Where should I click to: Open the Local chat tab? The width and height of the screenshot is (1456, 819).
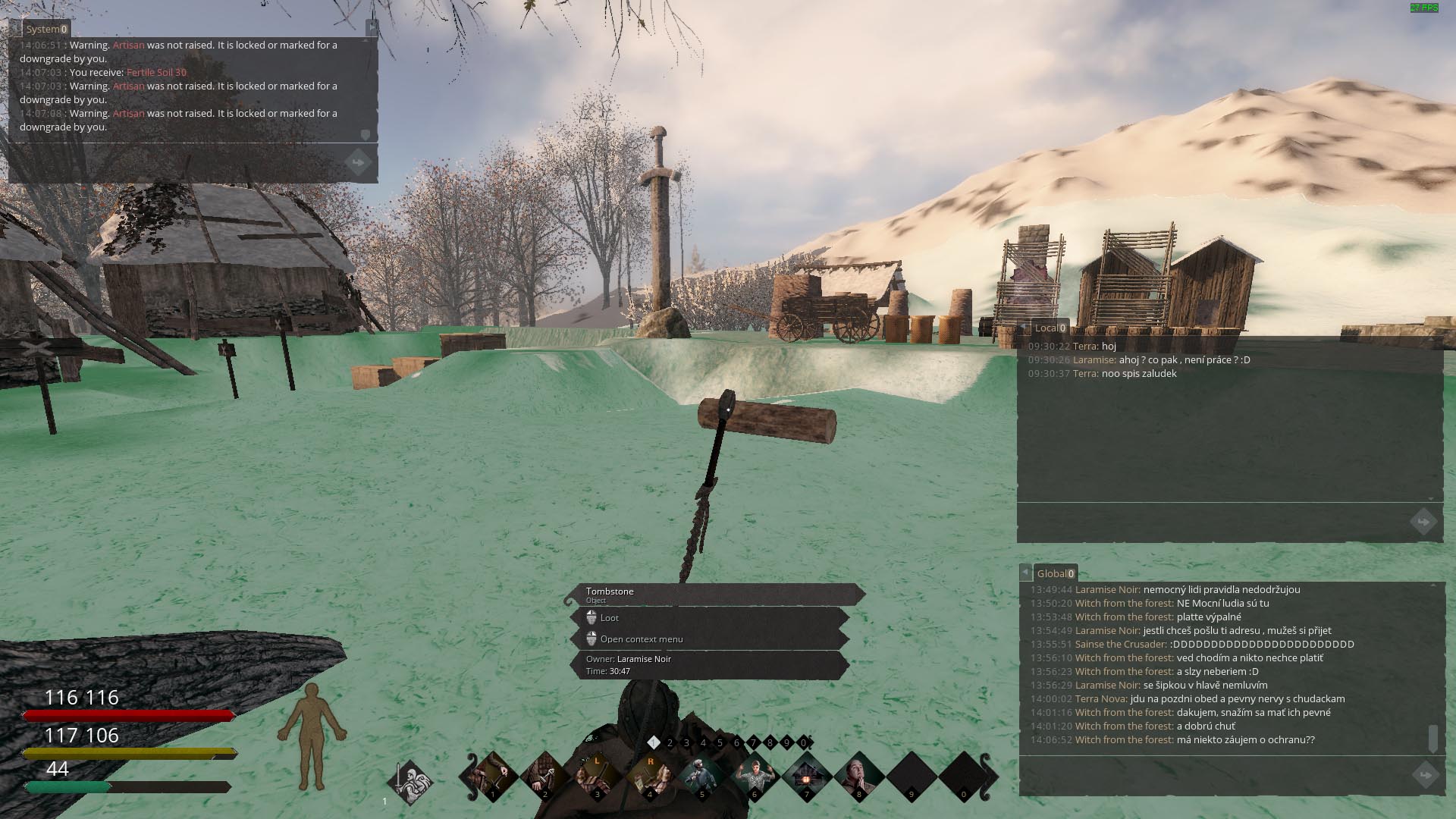tap(1050, 328)
